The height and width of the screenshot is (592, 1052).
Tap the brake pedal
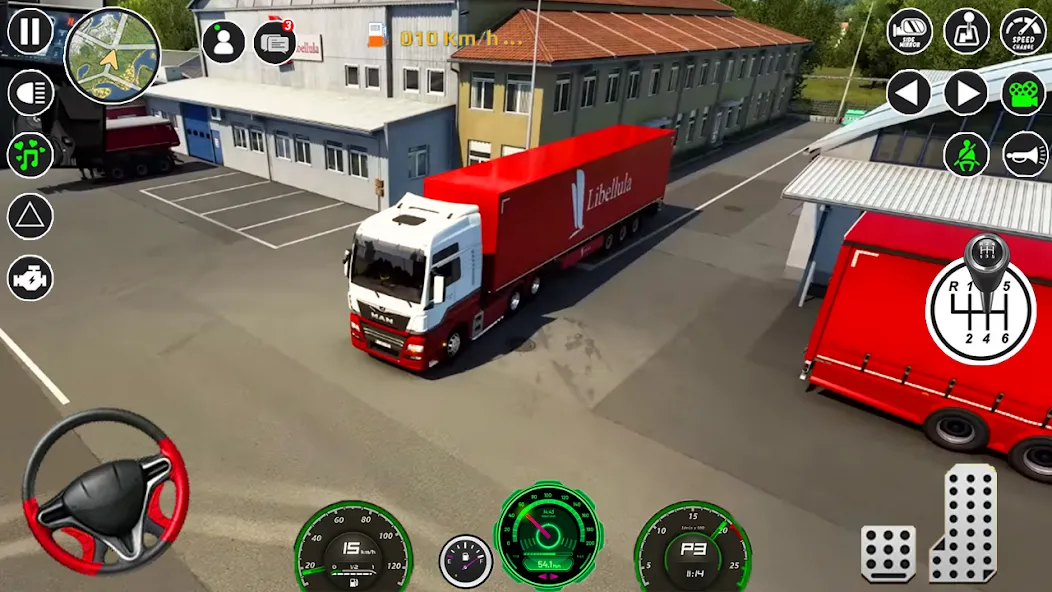point(888,553)
